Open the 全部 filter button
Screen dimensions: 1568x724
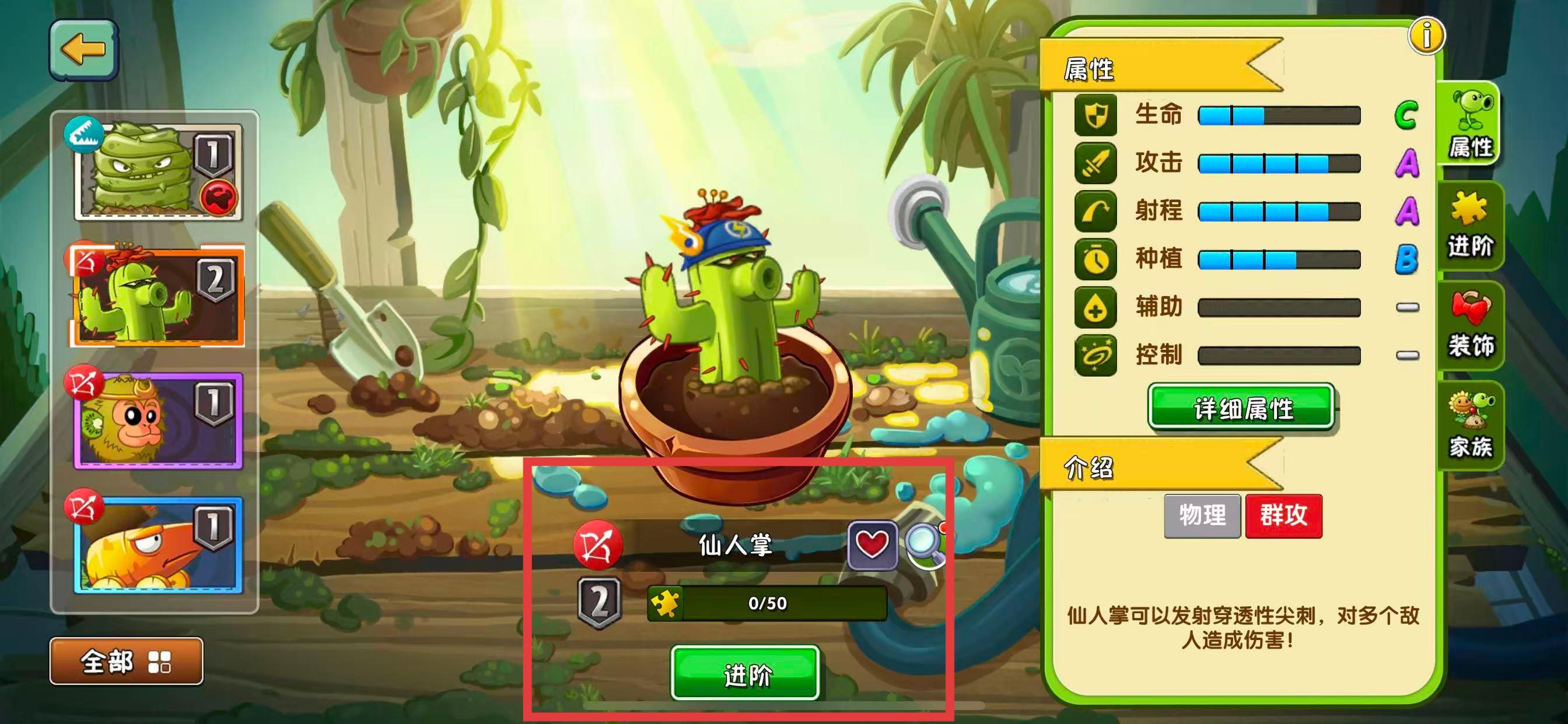tap(126, 661)
